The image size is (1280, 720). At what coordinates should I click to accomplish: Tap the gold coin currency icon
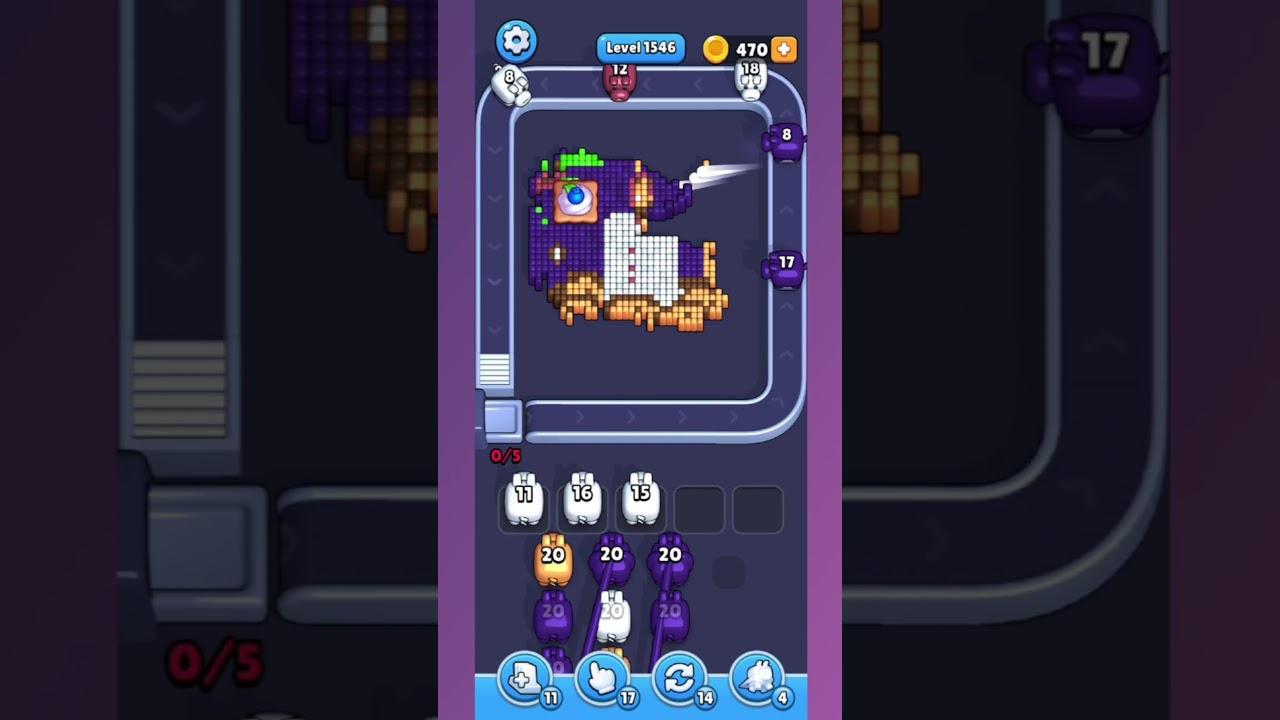point(717,49)
